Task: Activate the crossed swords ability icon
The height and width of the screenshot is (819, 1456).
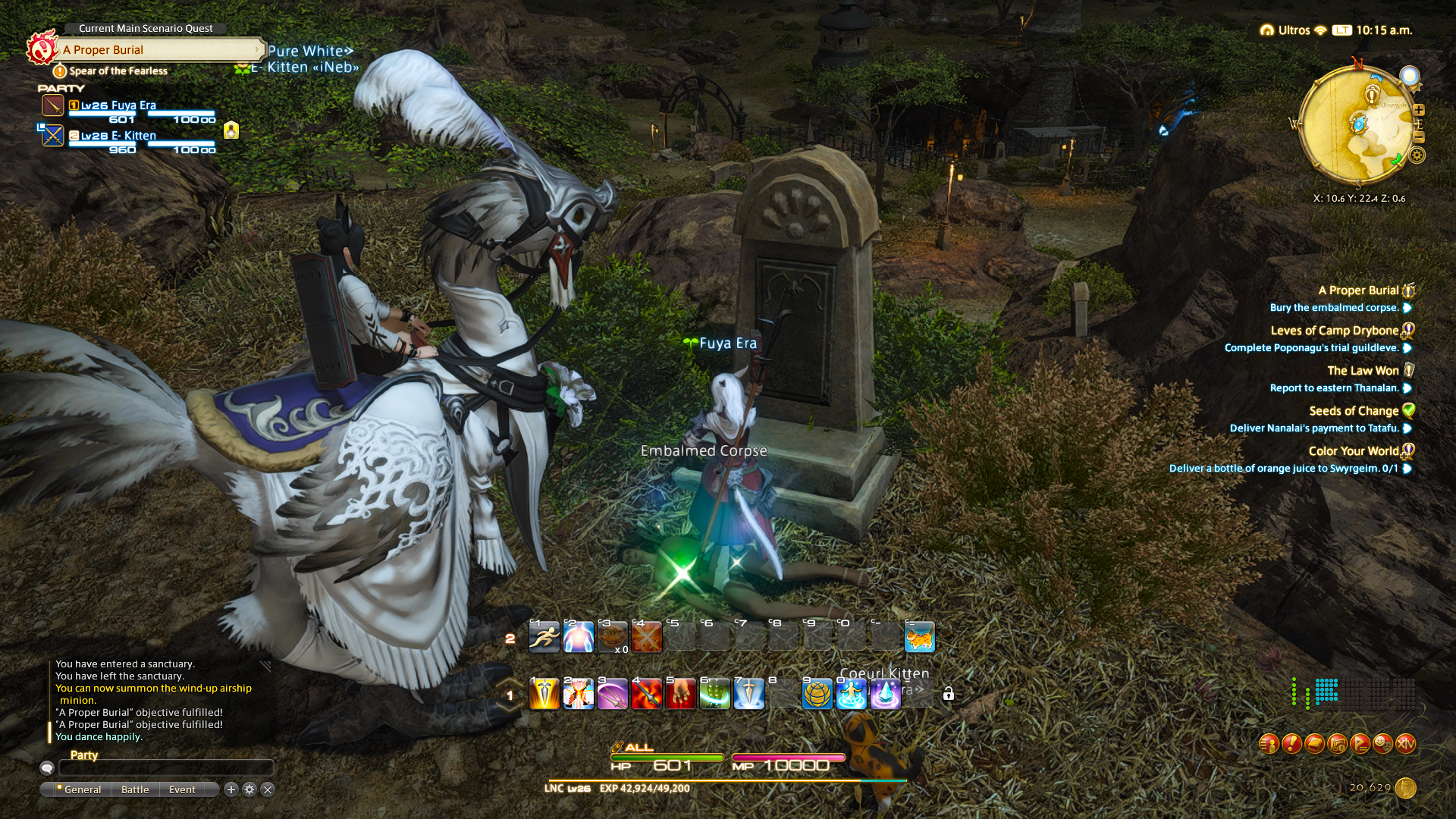Action: coord(646,638)
